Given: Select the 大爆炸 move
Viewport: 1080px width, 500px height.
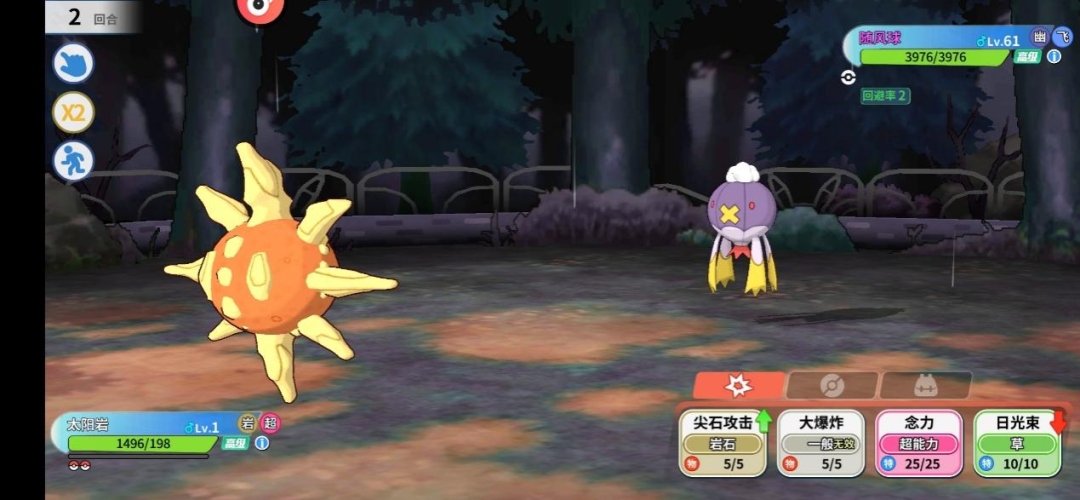Looking at the screenshot, I should pyautogui.click(x=820, y=442).
